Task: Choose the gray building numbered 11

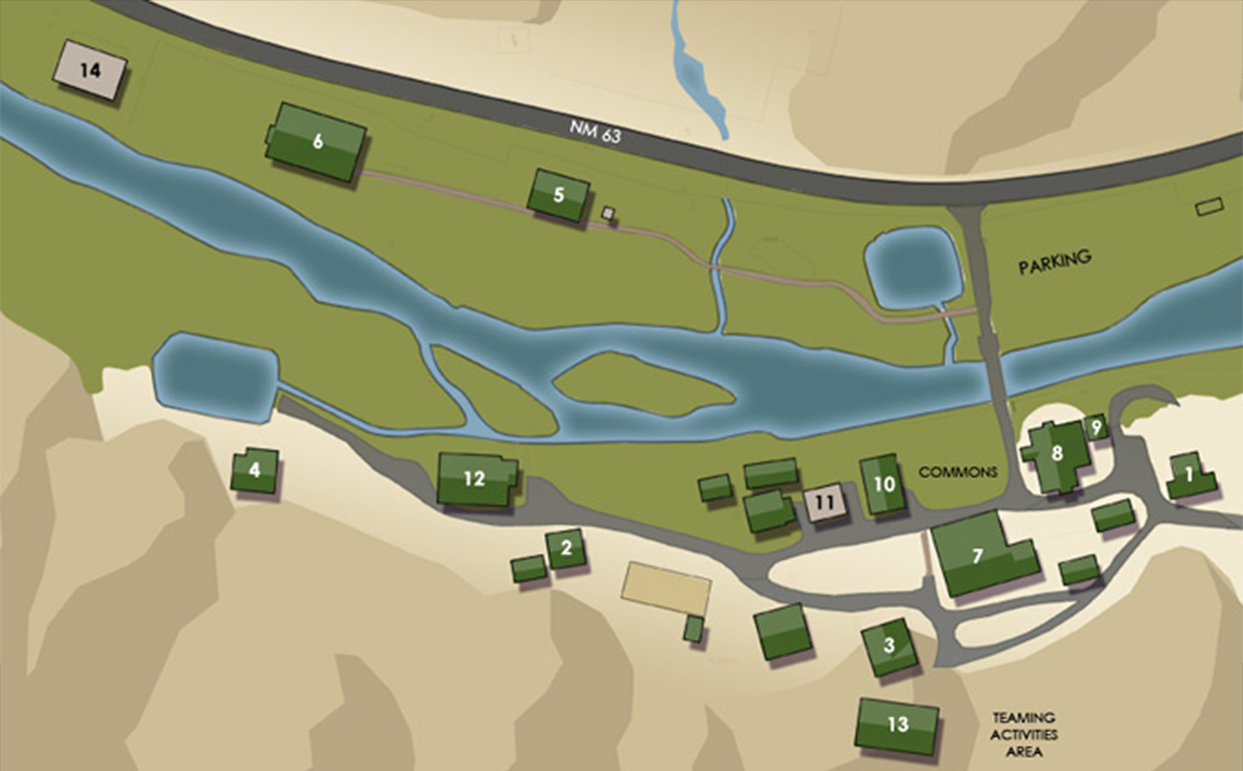Action: pos(826,502)
